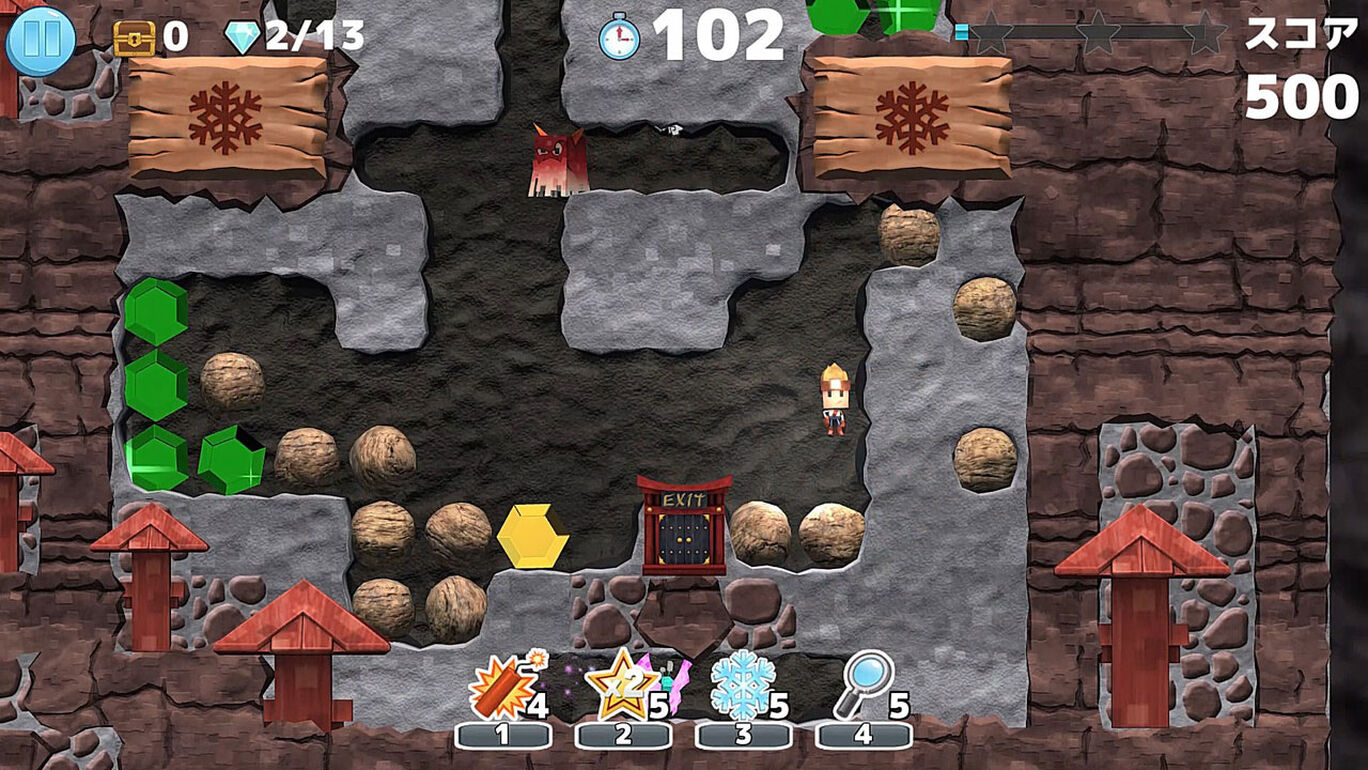The height and width of the screenshot is (770, 1368).
Task: Click the stopwatch timer icon
Action: [620, 35]
